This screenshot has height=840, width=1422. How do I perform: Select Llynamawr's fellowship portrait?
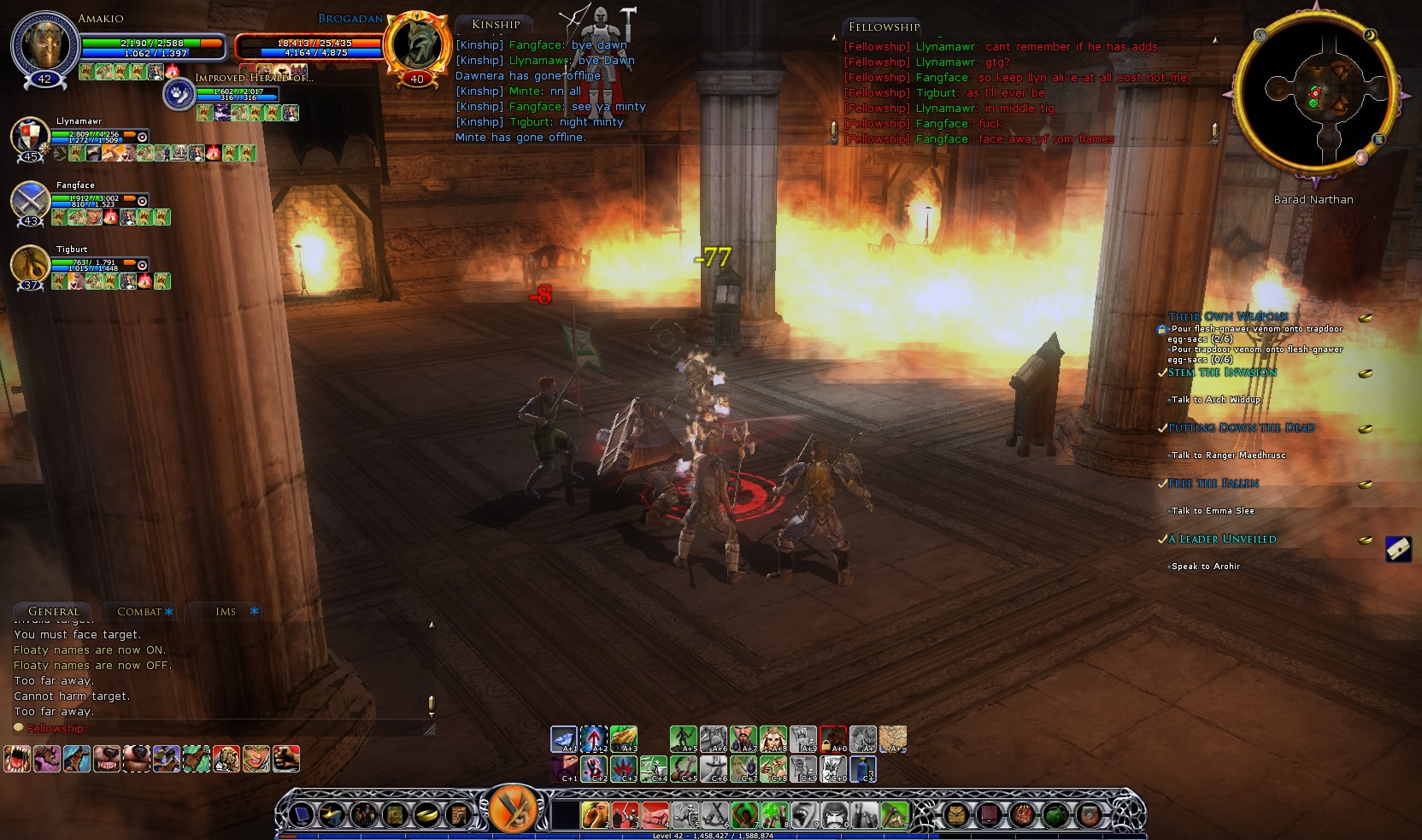(29, 137)
